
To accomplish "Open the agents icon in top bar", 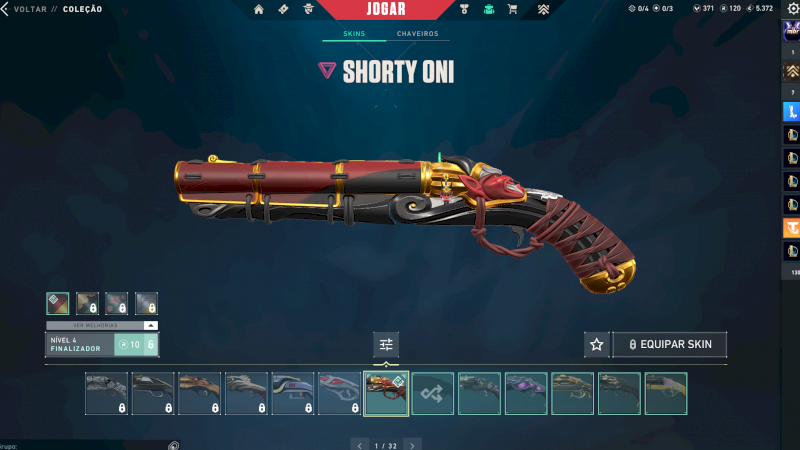I will pyautogui.click(x=308, y=9).
